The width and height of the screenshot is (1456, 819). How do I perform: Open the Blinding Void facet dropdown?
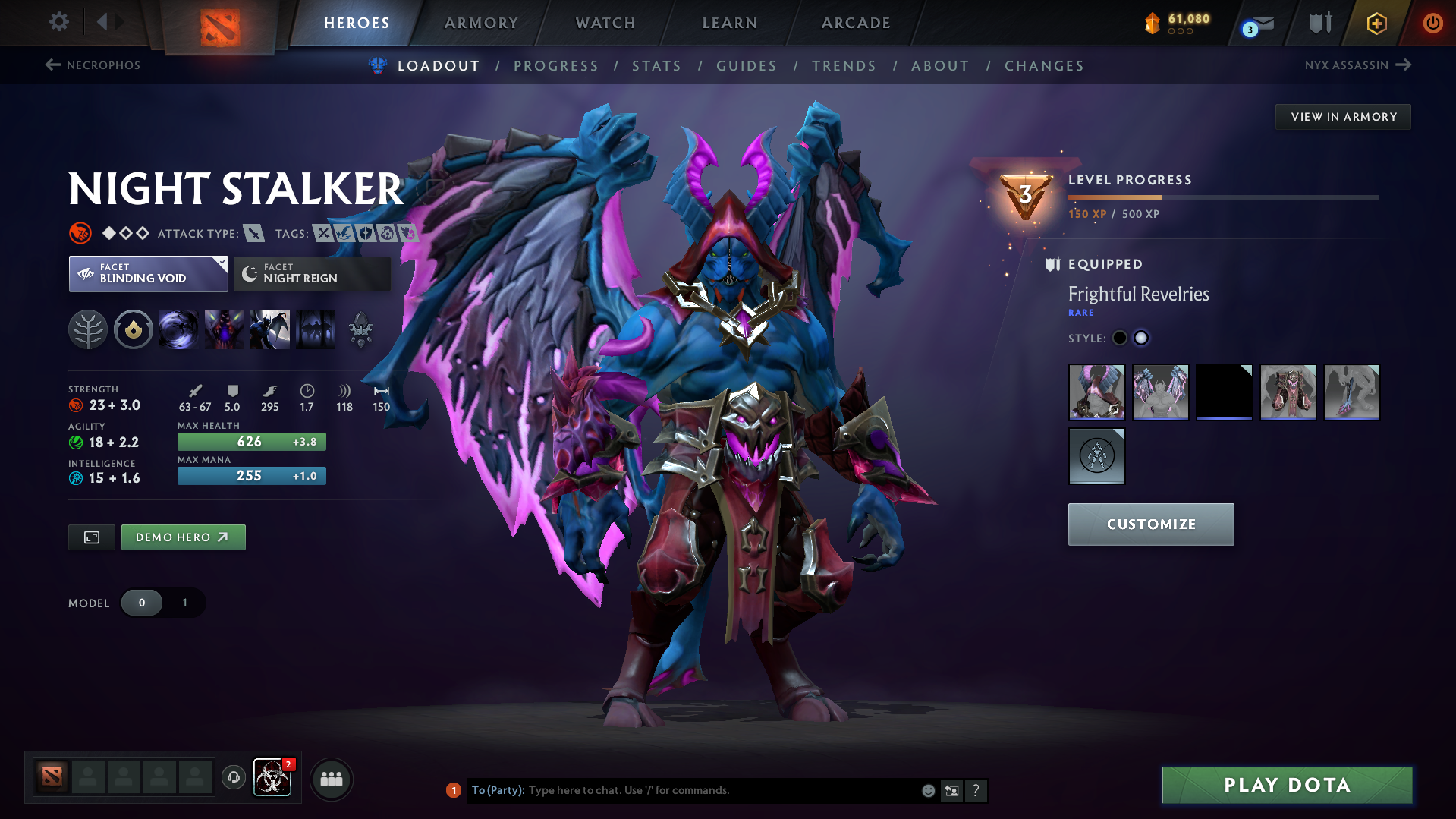click(148, 273)
